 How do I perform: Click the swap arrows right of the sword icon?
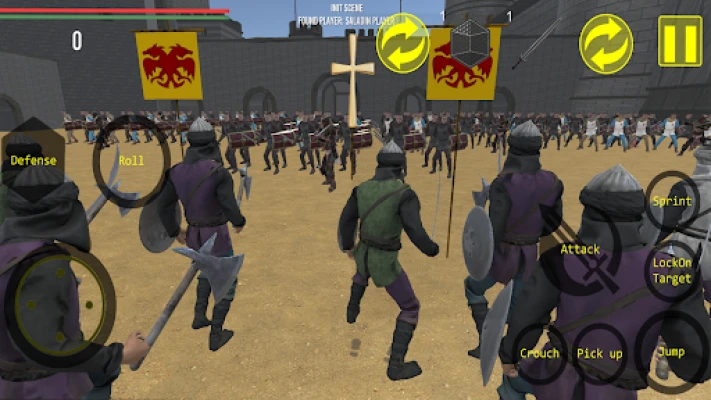[606, 42]
